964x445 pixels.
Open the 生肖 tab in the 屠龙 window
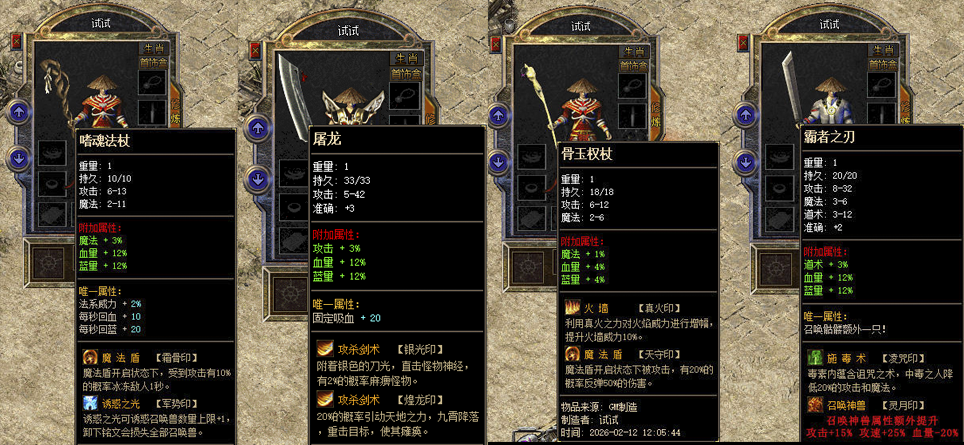pyautogui.click(x=406, y=58)
